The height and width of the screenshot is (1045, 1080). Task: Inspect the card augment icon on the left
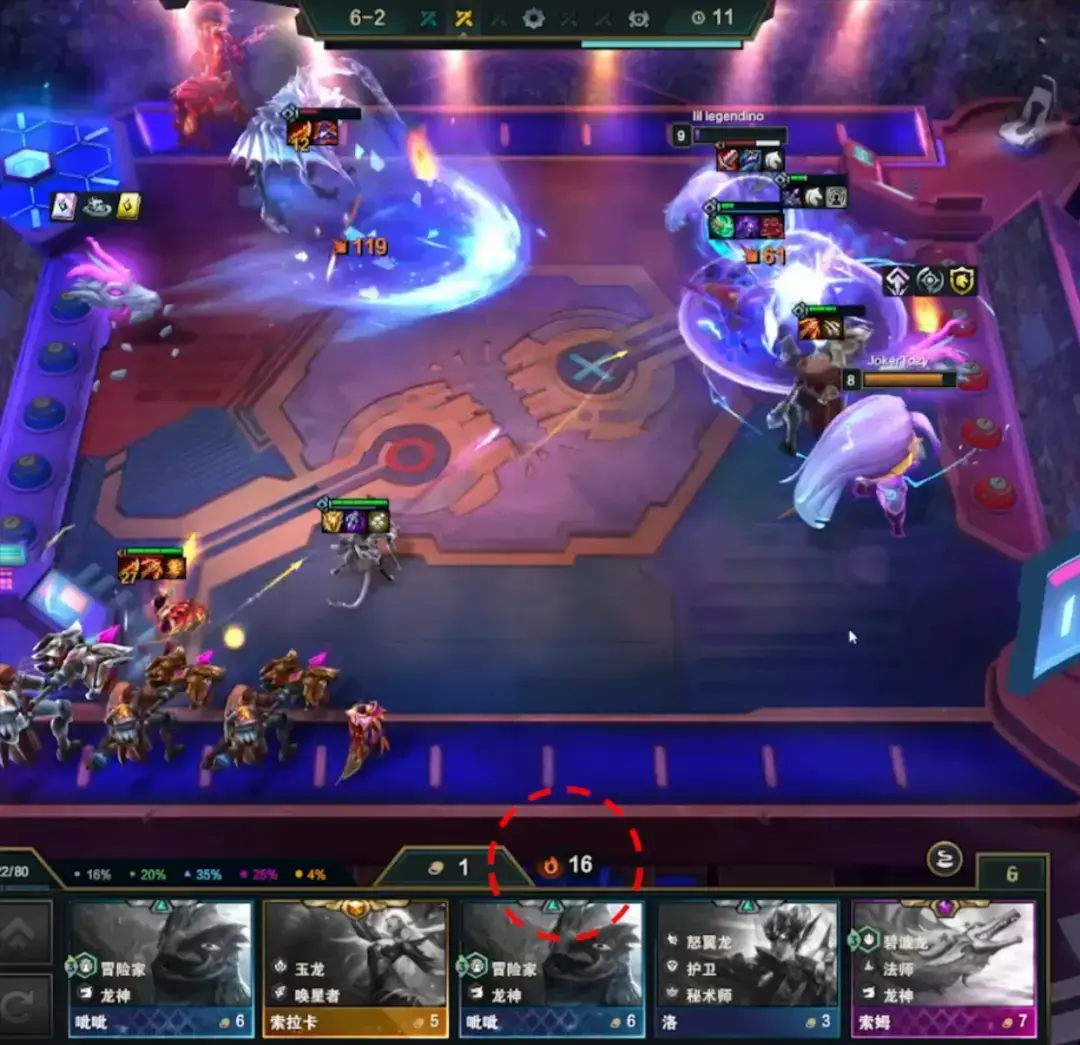[x=63, y=206]
